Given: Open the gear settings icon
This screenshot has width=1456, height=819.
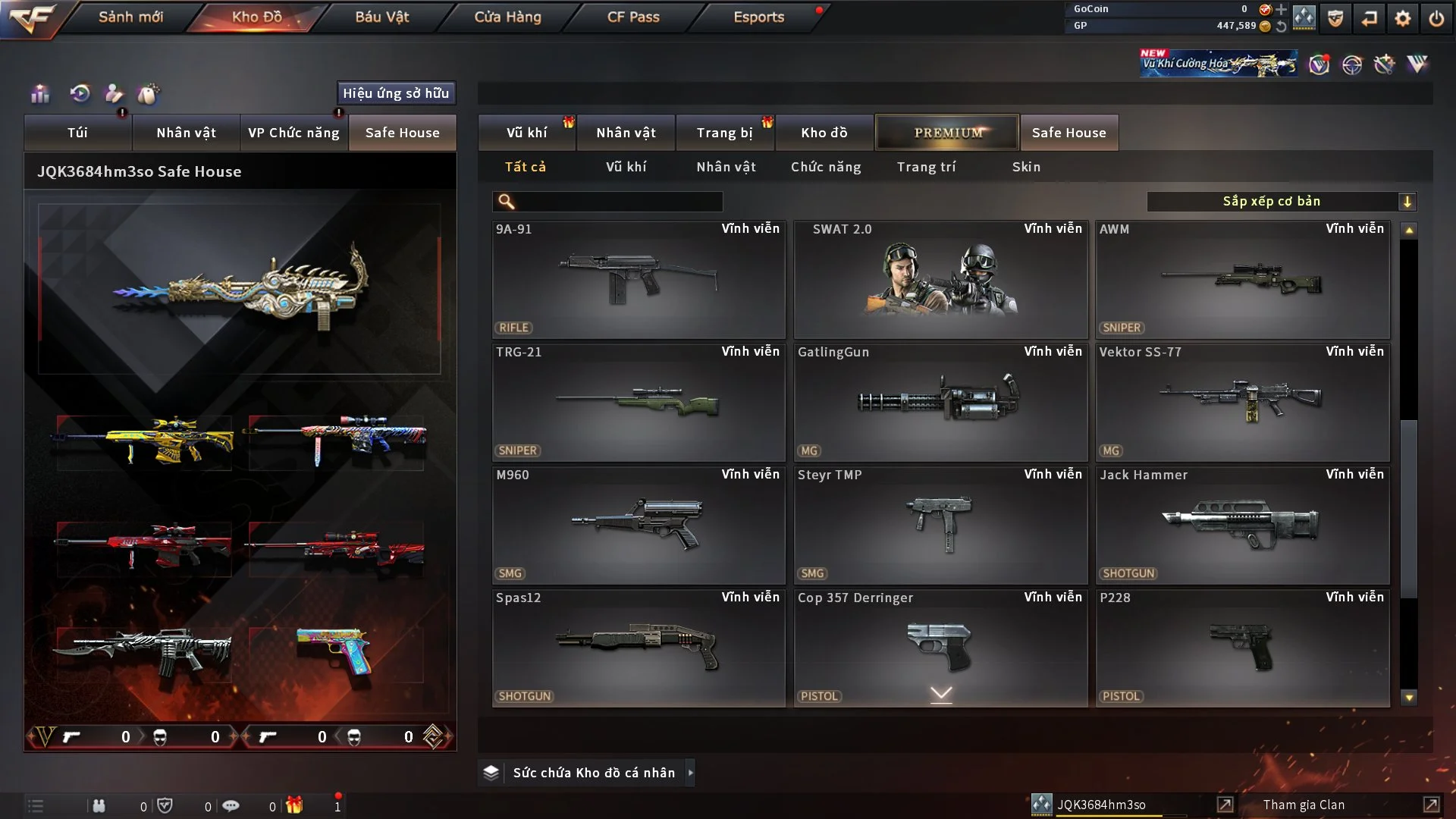Looking at the screenshot, I should [1403, 18].
